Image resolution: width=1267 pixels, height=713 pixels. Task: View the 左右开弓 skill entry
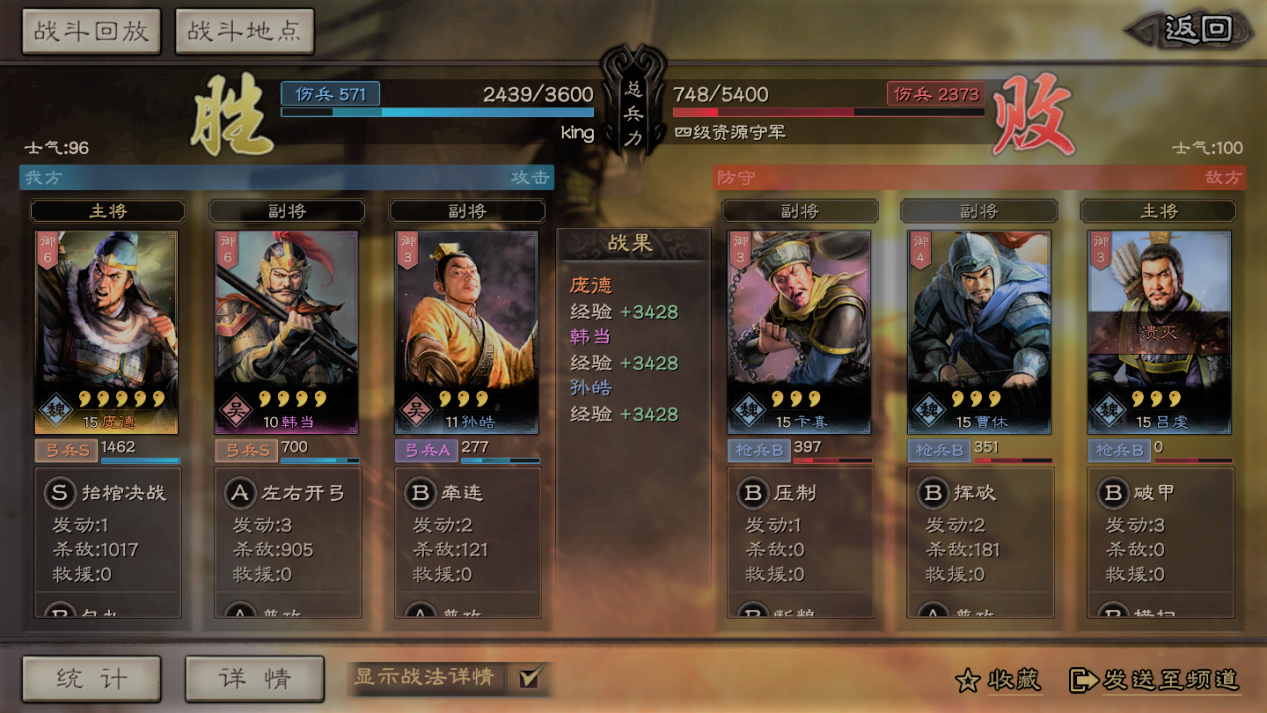coord(288,493)
